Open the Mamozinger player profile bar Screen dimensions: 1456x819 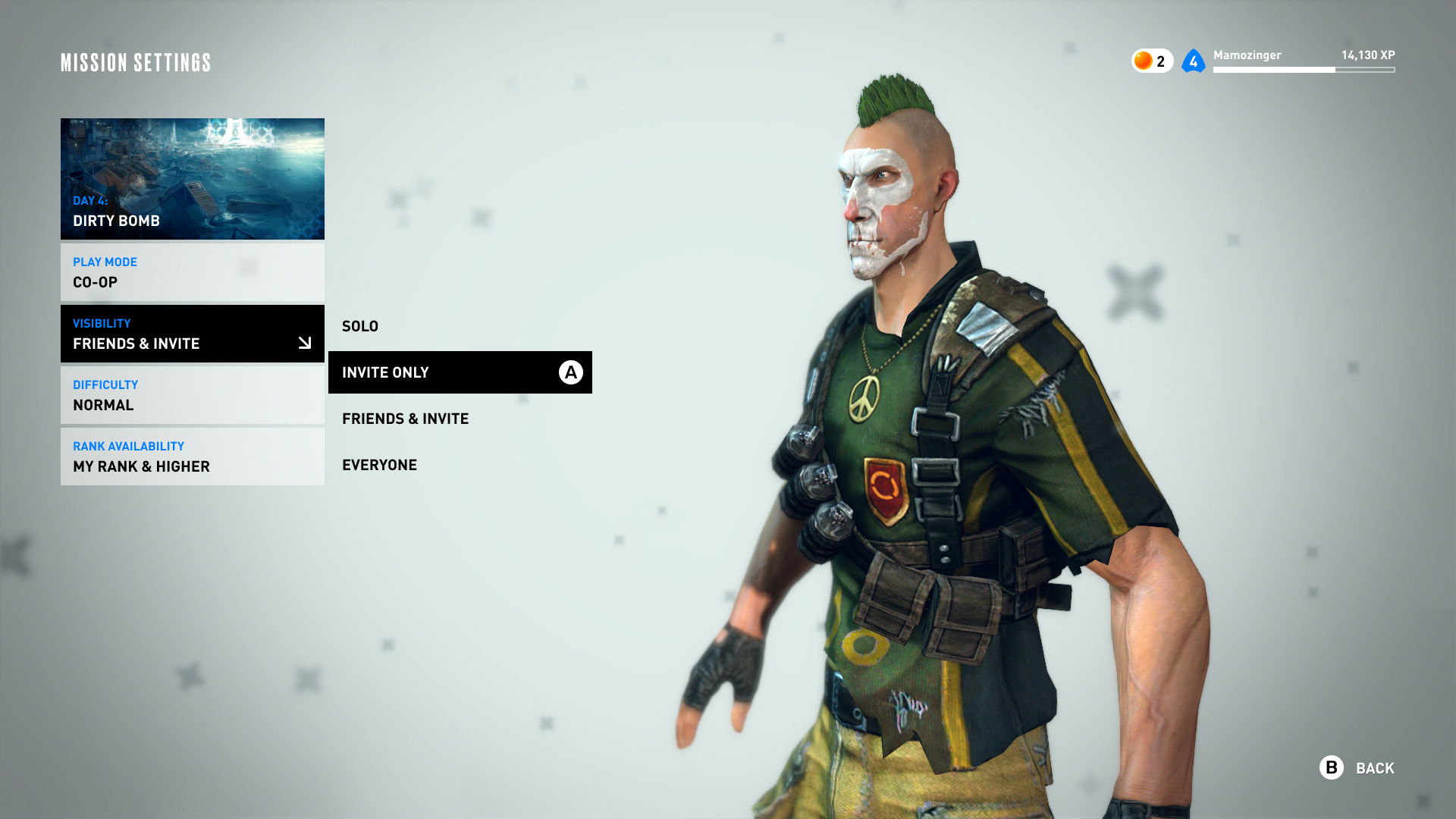click(1303, 61)
